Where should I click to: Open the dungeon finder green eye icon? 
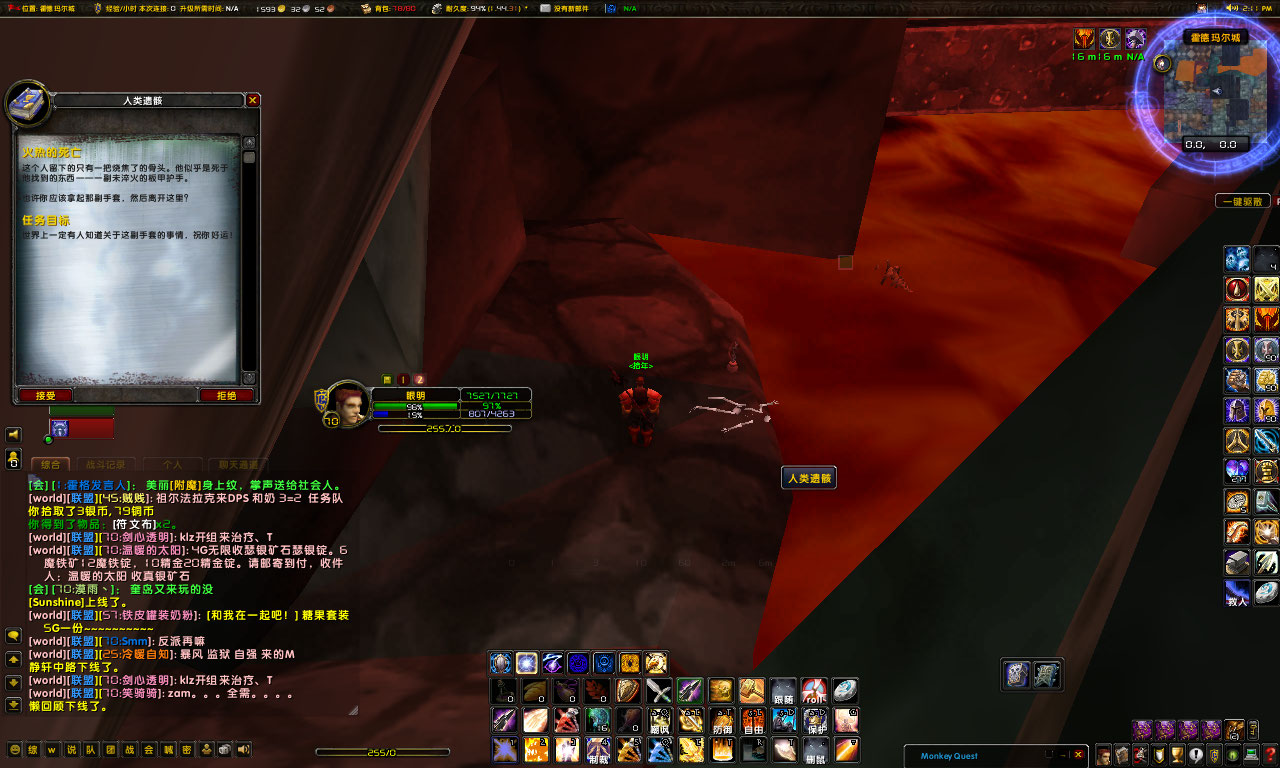(x=1233, y=754)
